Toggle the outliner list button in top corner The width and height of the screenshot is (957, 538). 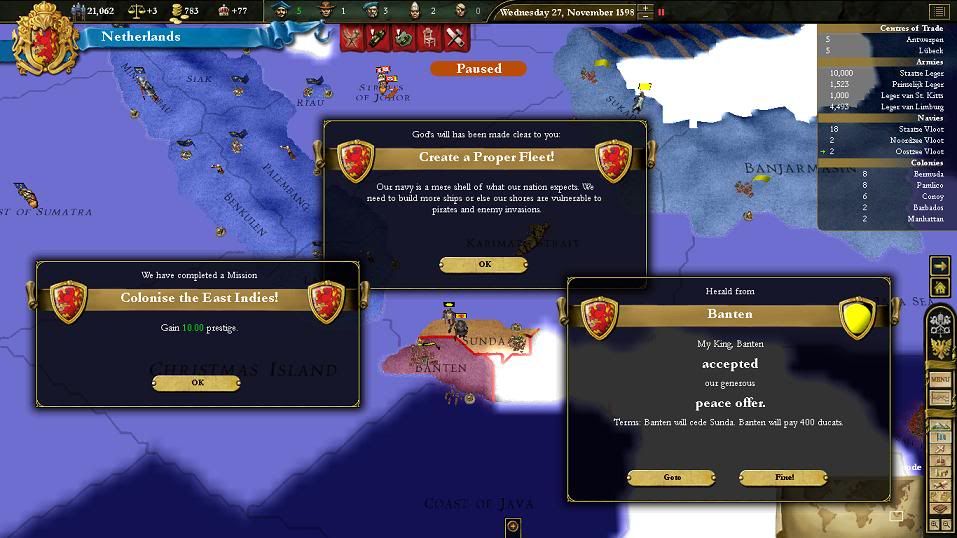pos(937,12)
